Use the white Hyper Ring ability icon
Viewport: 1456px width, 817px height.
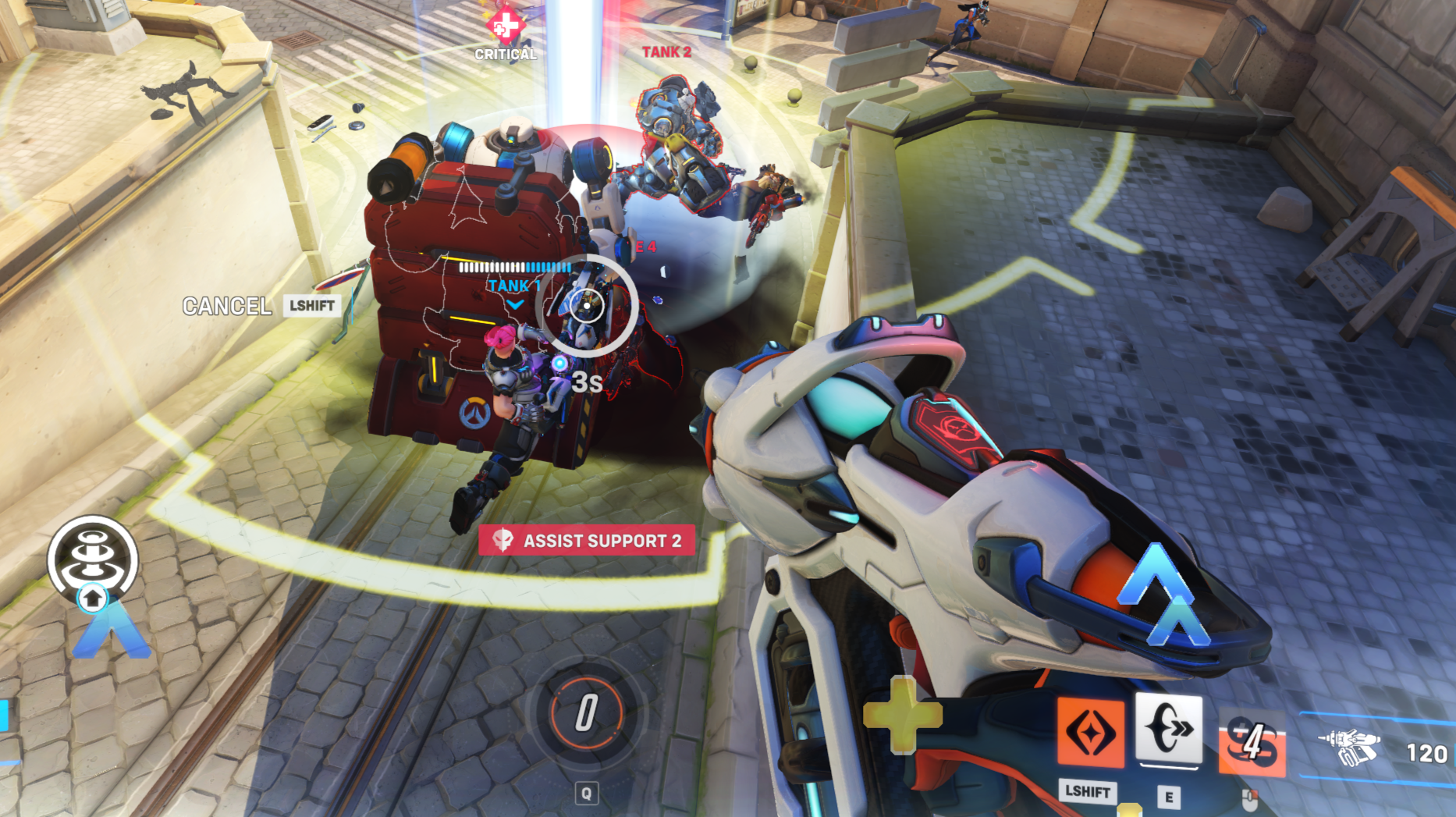pos(1168,727)
